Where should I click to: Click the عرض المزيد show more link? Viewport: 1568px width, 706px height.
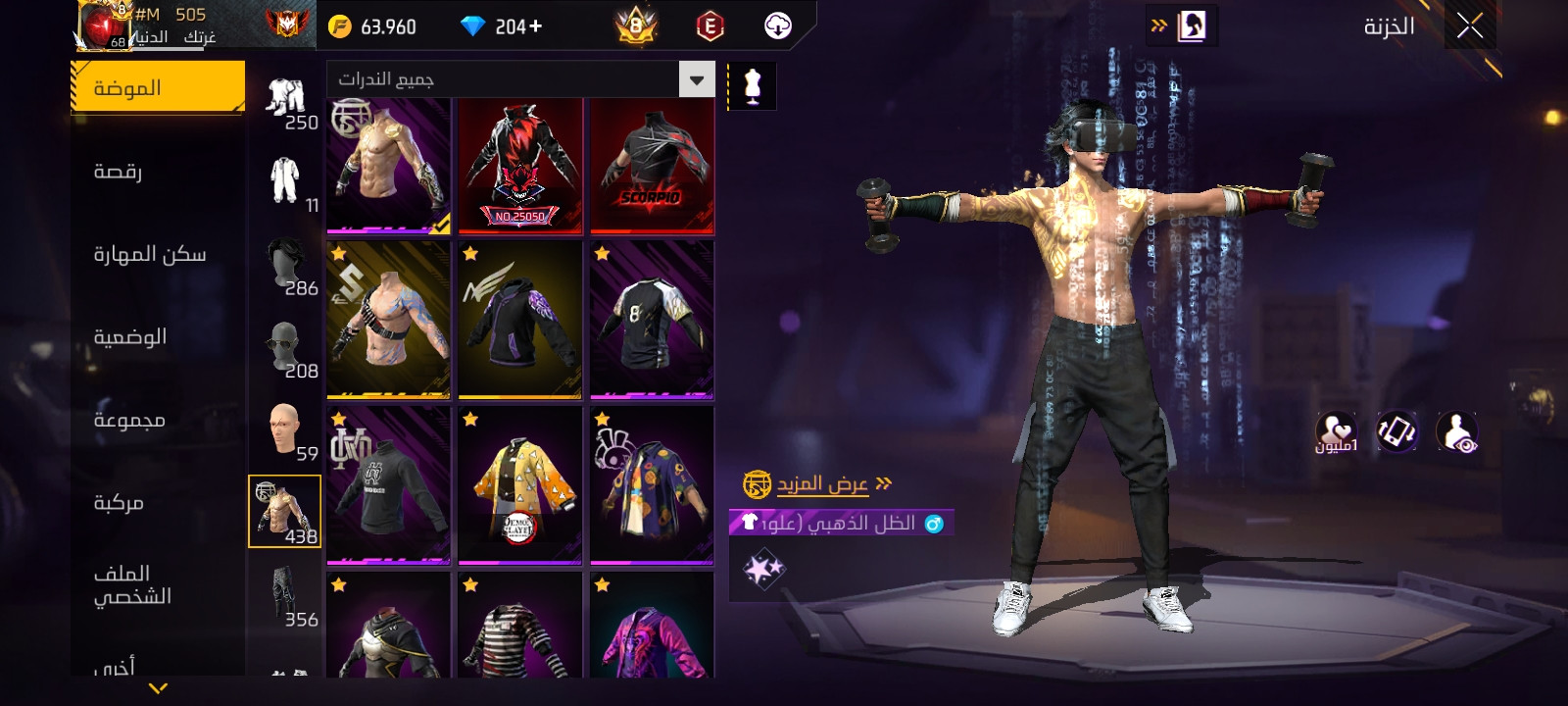tap(823, 484)
